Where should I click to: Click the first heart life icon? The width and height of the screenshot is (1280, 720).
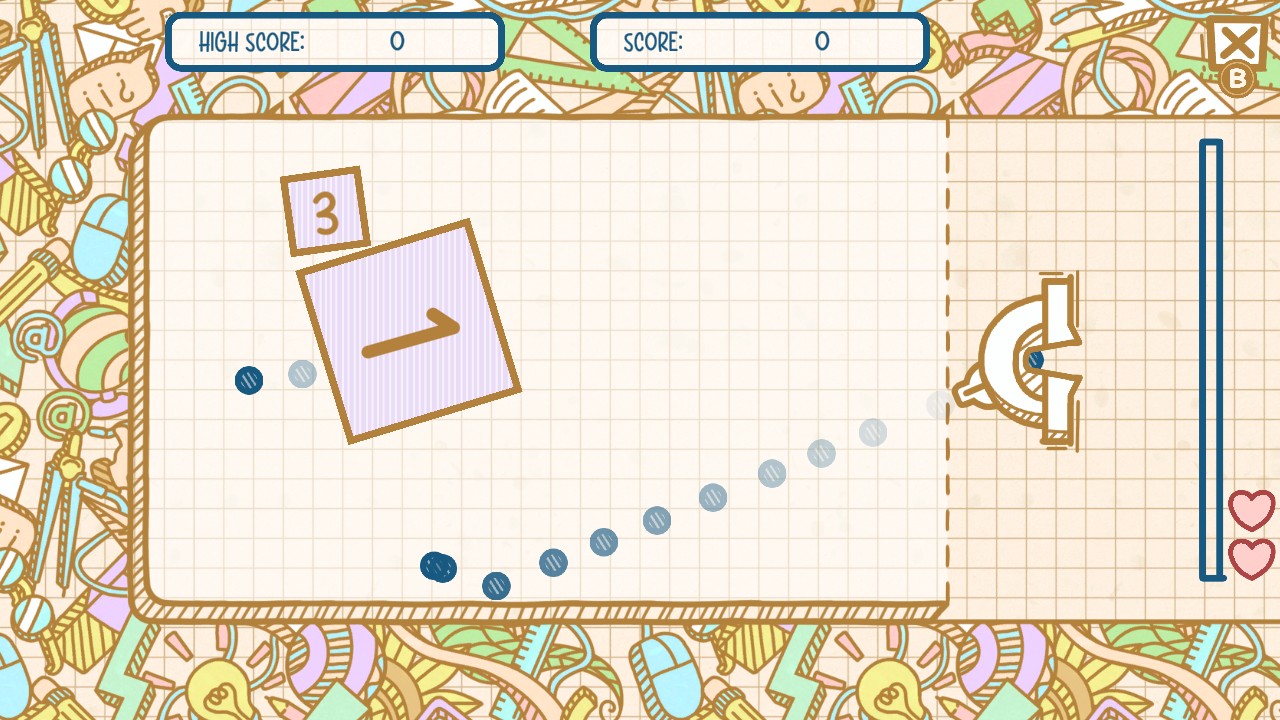coord(1253,510)
